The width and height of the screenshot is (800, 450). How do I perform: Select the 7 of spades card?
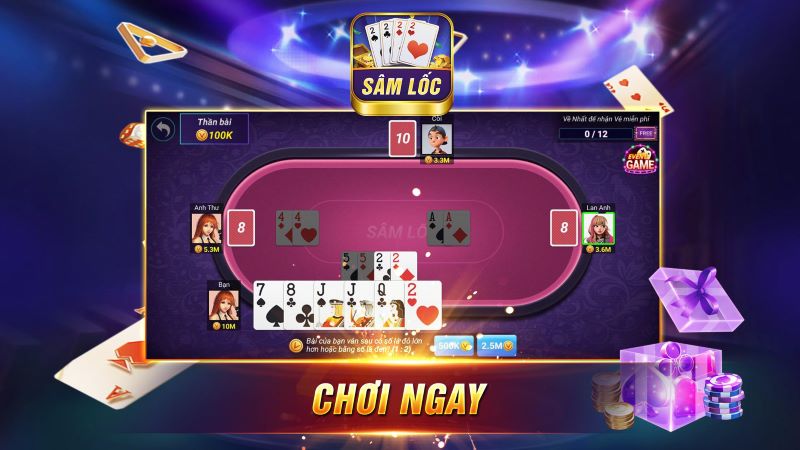[x=266, y=305]
